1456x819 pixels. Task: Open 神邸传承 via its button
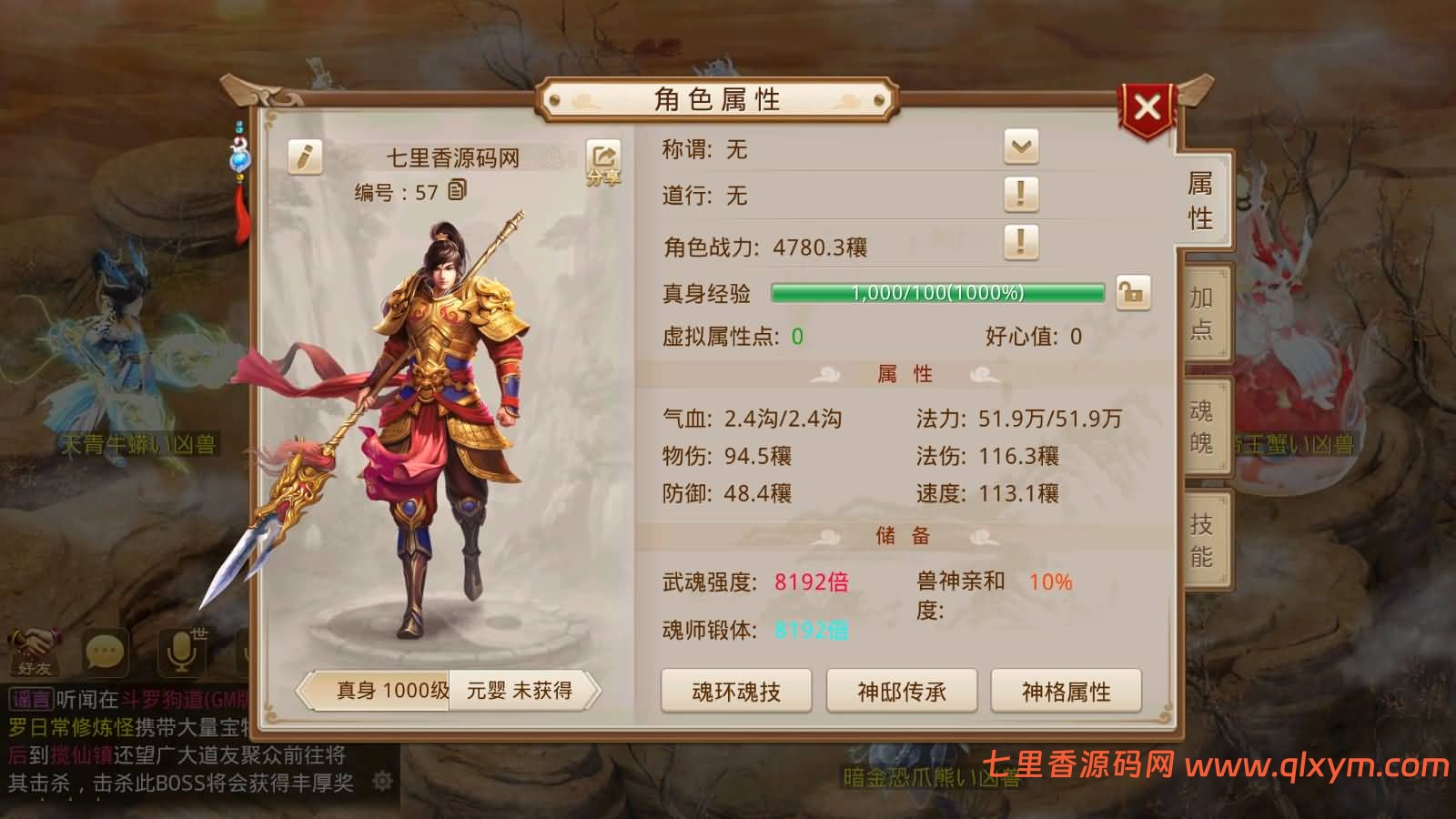pos(901,692)
